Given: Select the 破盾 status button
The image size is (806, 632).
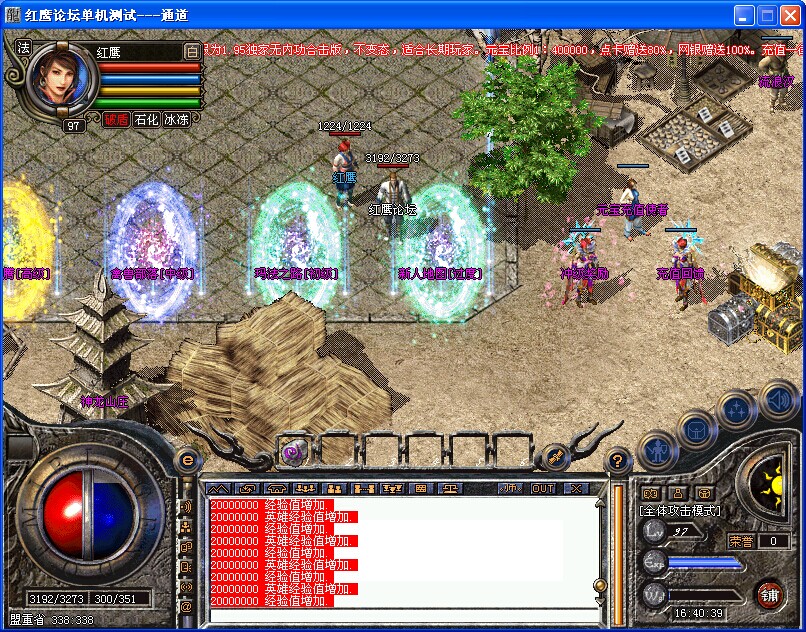Looking at the screenshot, I should [116, 119].
